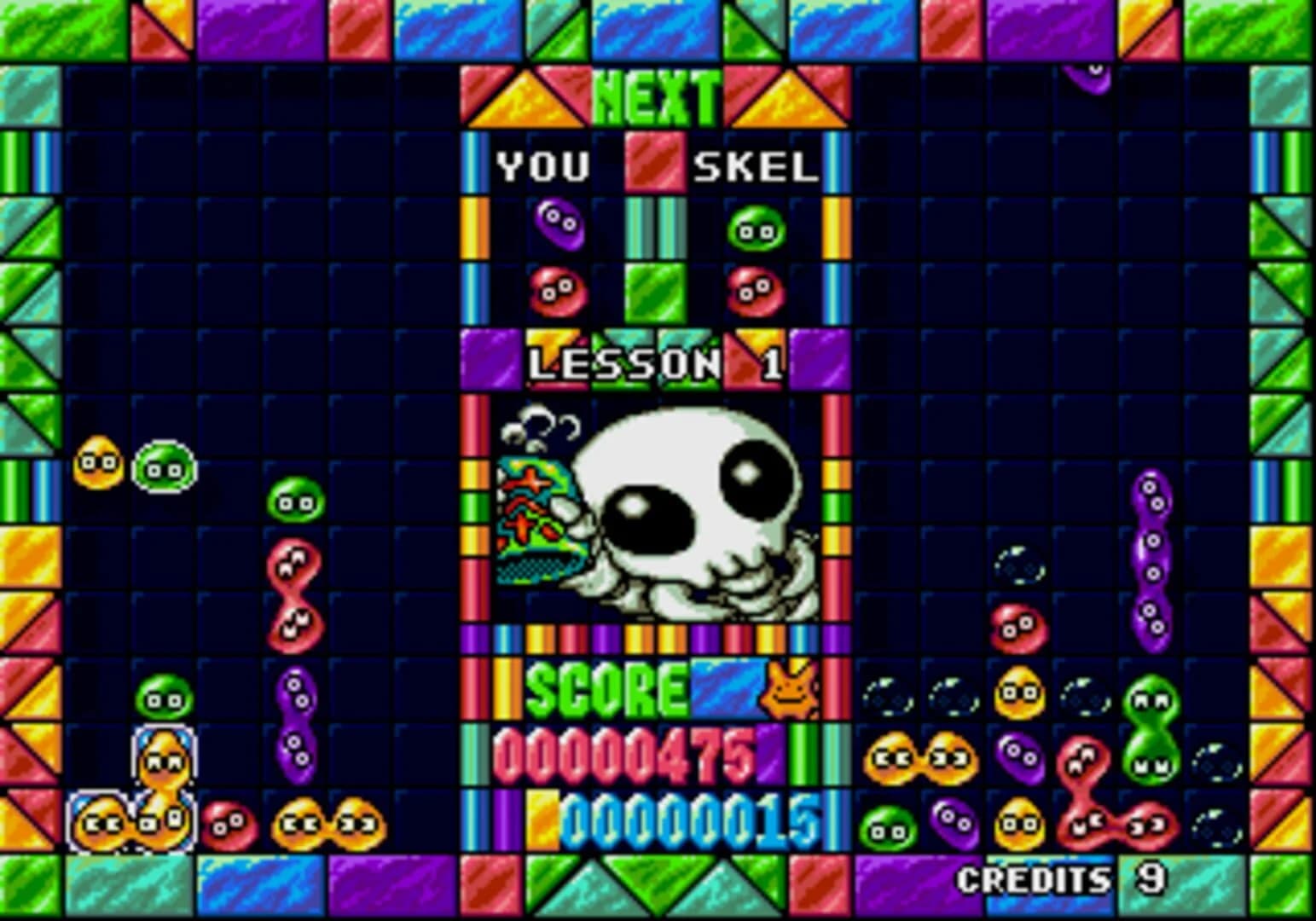Switch to the SKEL player label

coord(755,167)
